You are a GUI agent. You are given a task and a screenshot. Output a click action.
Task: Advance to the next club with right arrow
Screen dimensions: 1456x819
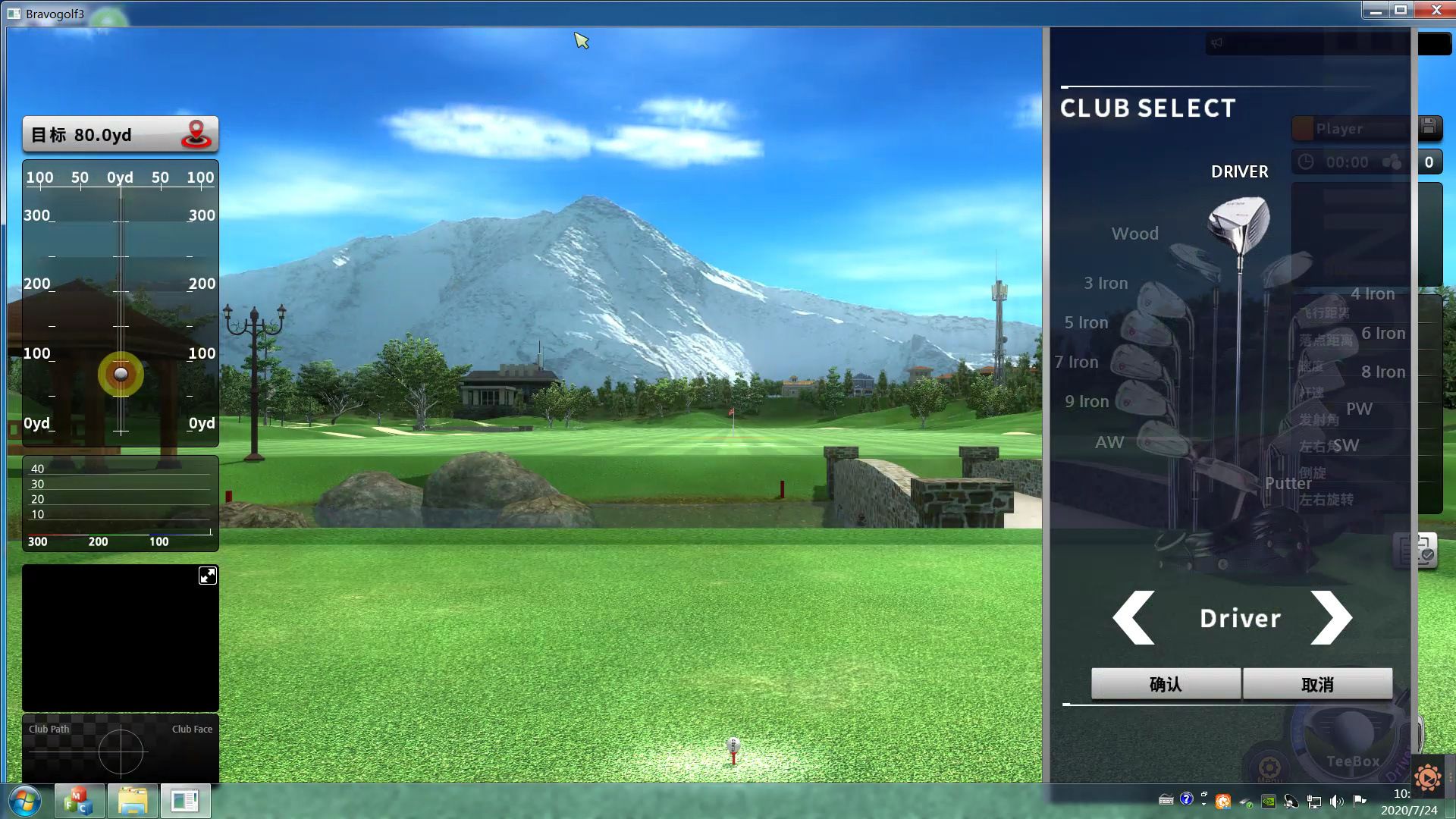point(1332,617)
